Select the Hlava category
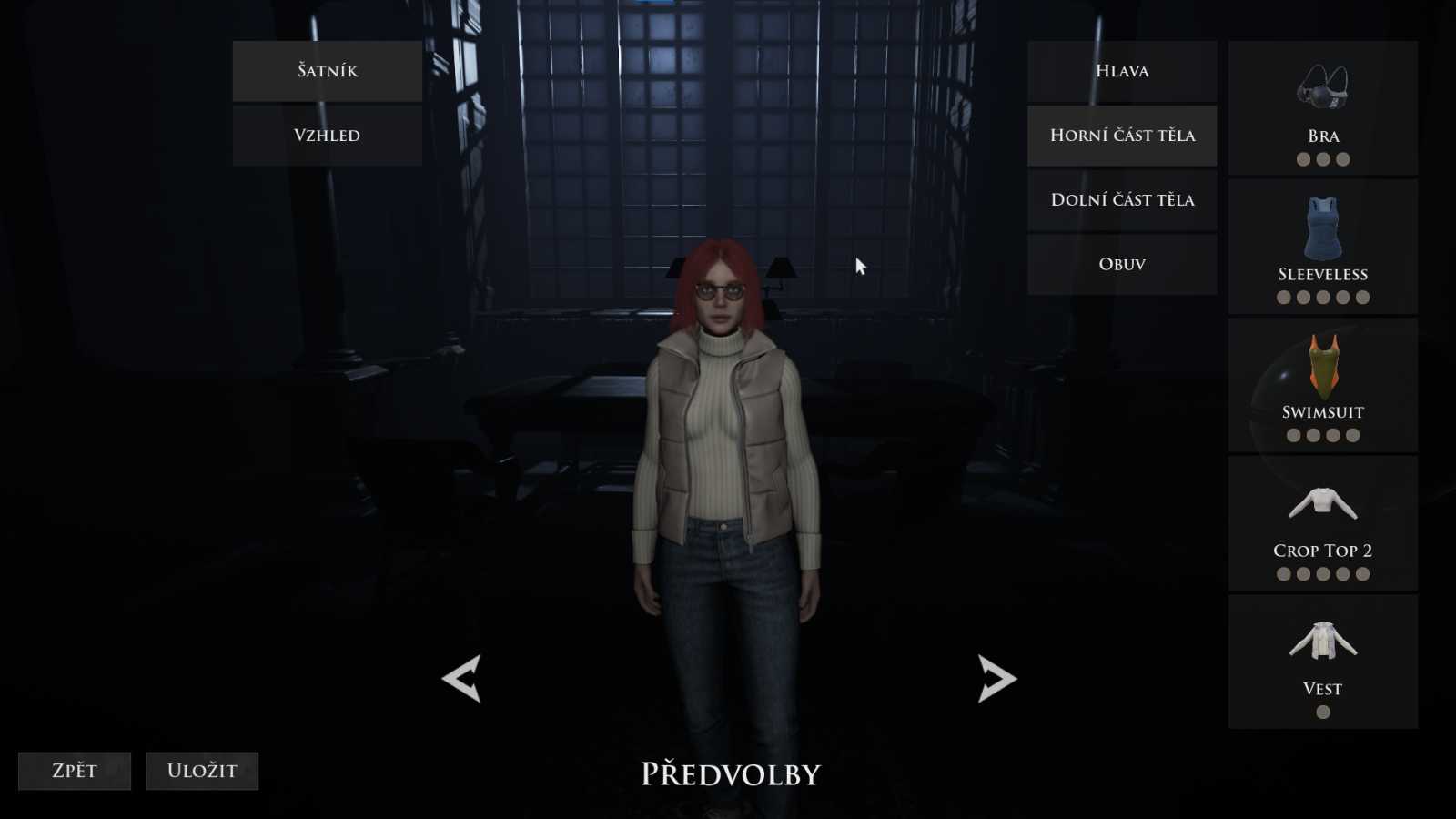 [x=1121, y=71]
